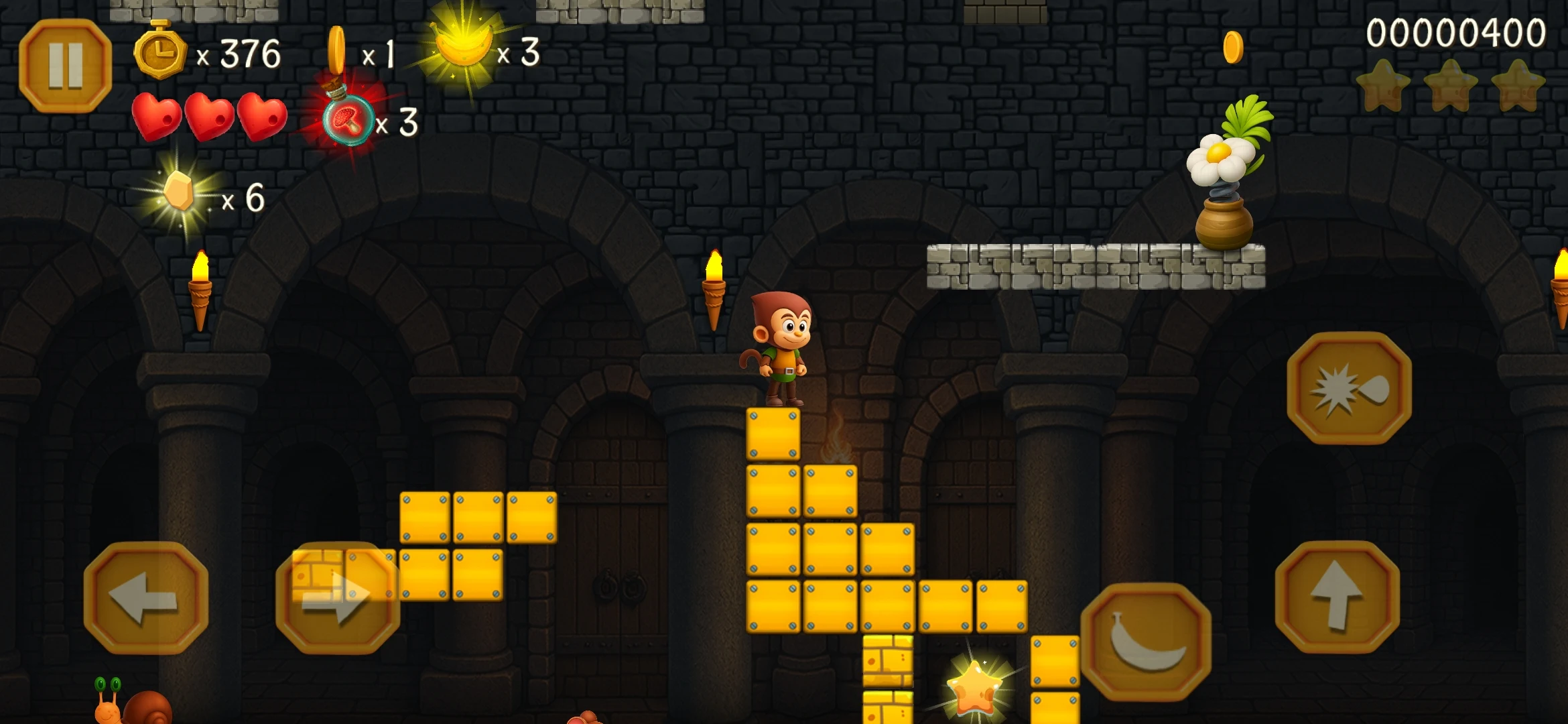Hit the up arrow jump button

(x=1337, y=596)
